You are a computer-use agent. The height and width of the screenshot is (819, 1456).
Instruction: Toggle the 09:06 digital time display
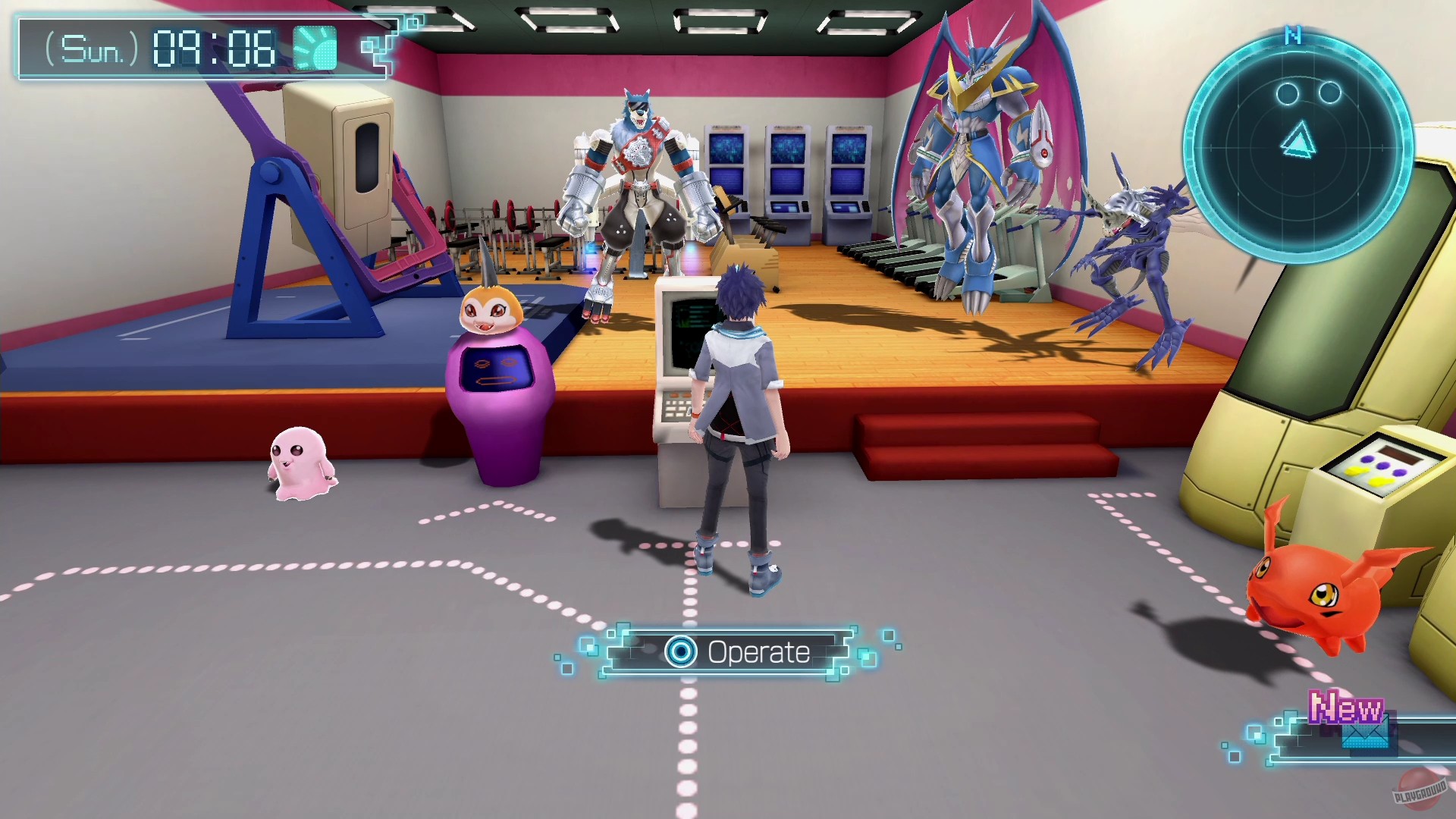[x=214, y=49]
